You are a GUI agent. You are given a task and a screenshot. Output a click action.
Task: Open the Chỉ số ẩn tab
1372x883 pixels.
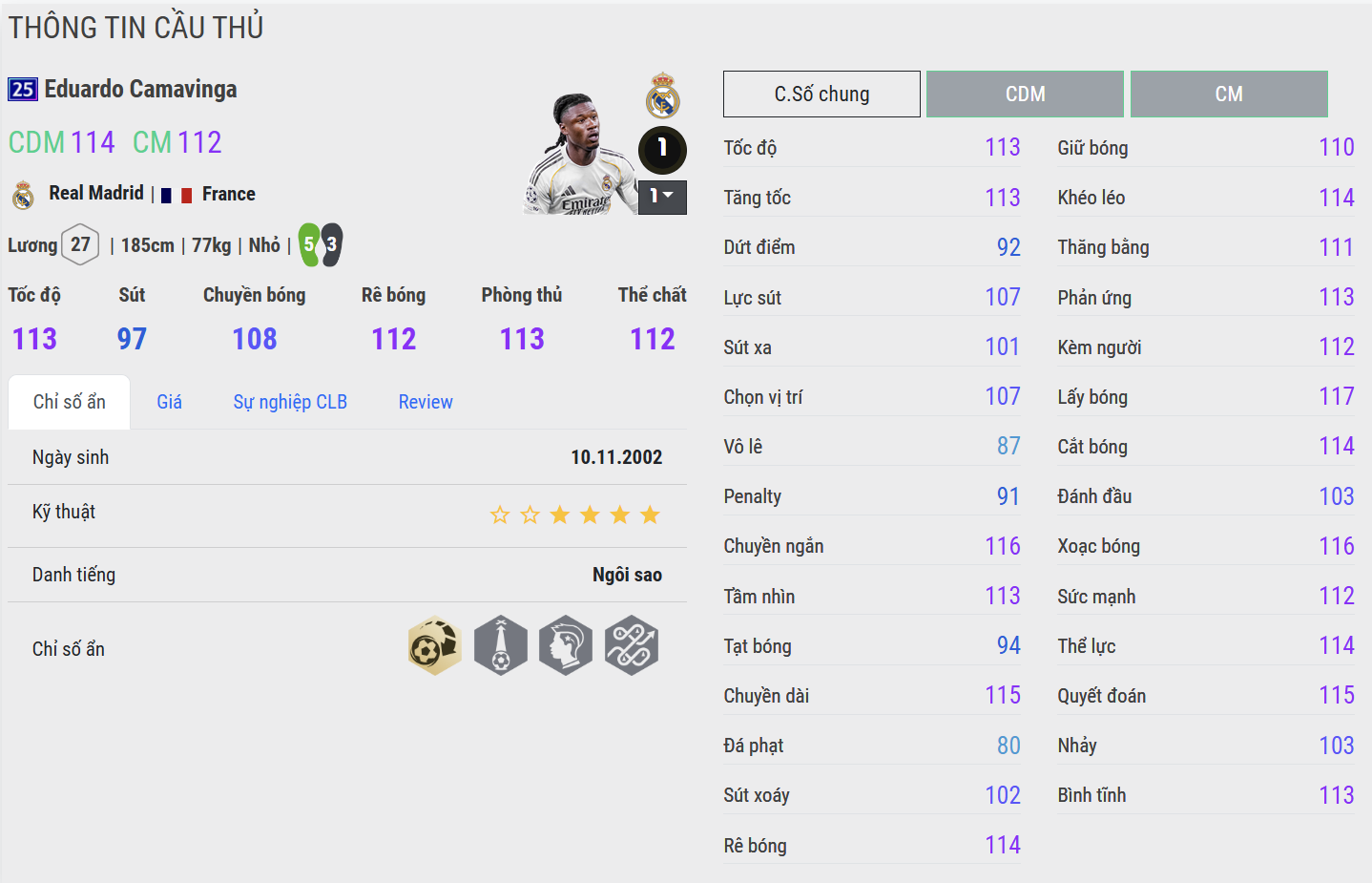[70, 402]
